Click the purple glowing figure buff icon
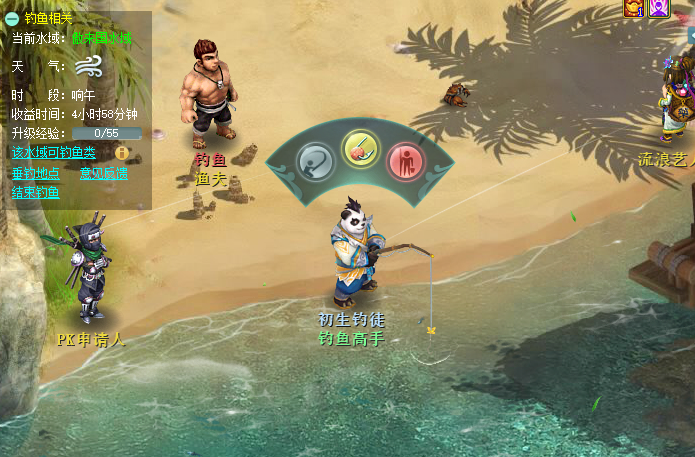Viewport: 695px width, 457px height. 658,8
